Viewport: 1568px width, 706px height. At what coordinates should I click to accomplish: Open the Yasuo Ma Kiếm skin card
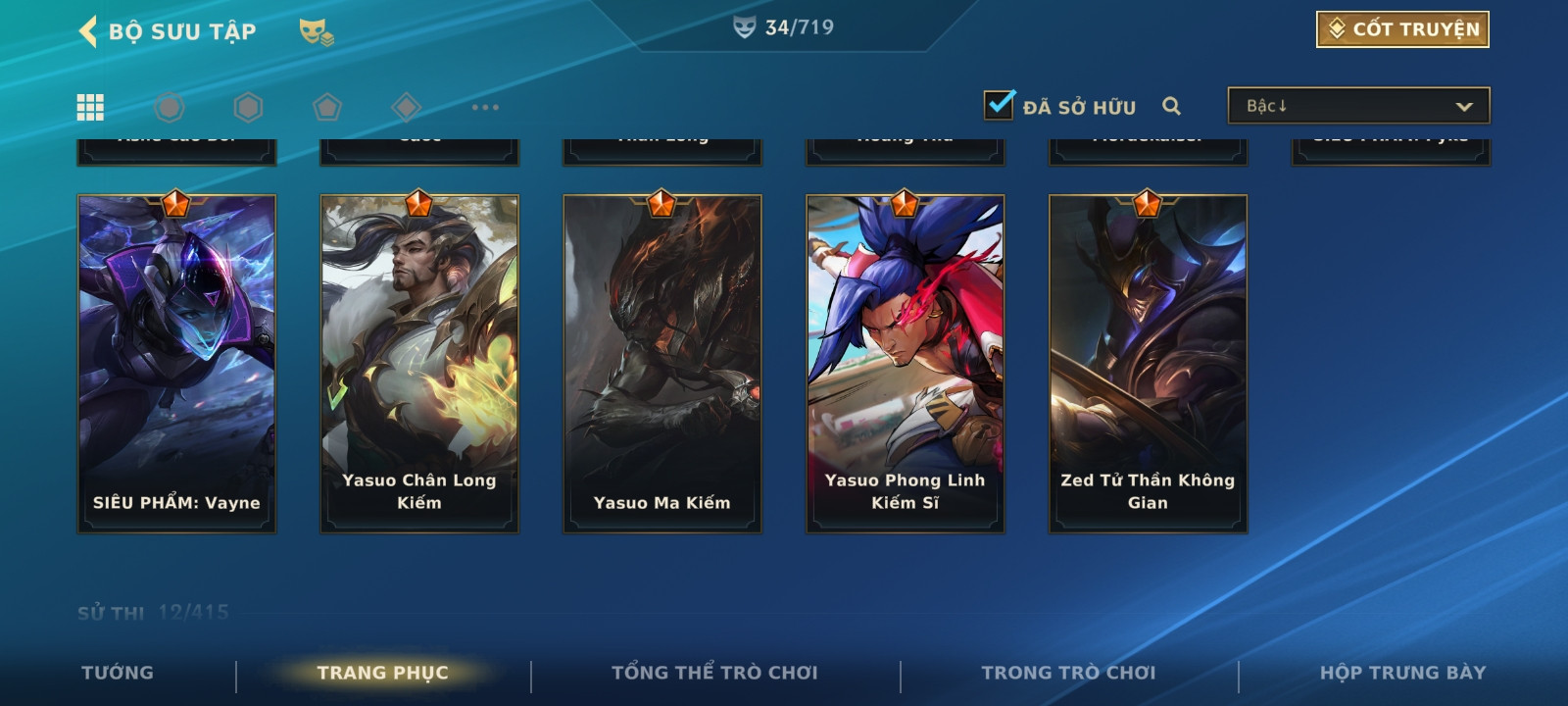click(x=662, y=364)
